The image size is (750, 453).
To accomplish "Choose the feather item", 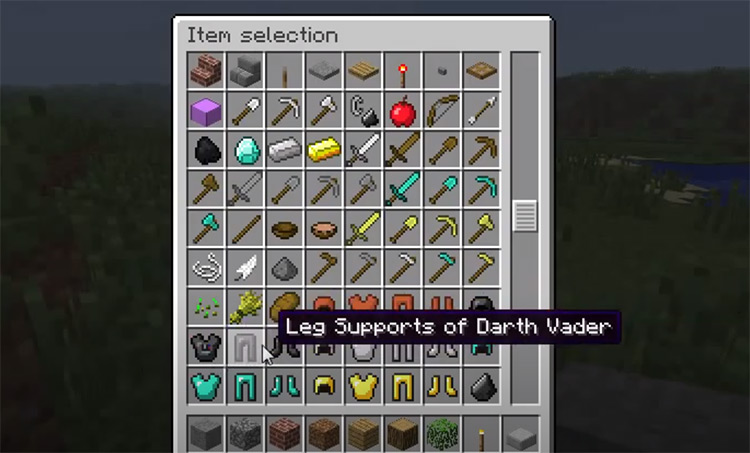I will click(245, 267).
